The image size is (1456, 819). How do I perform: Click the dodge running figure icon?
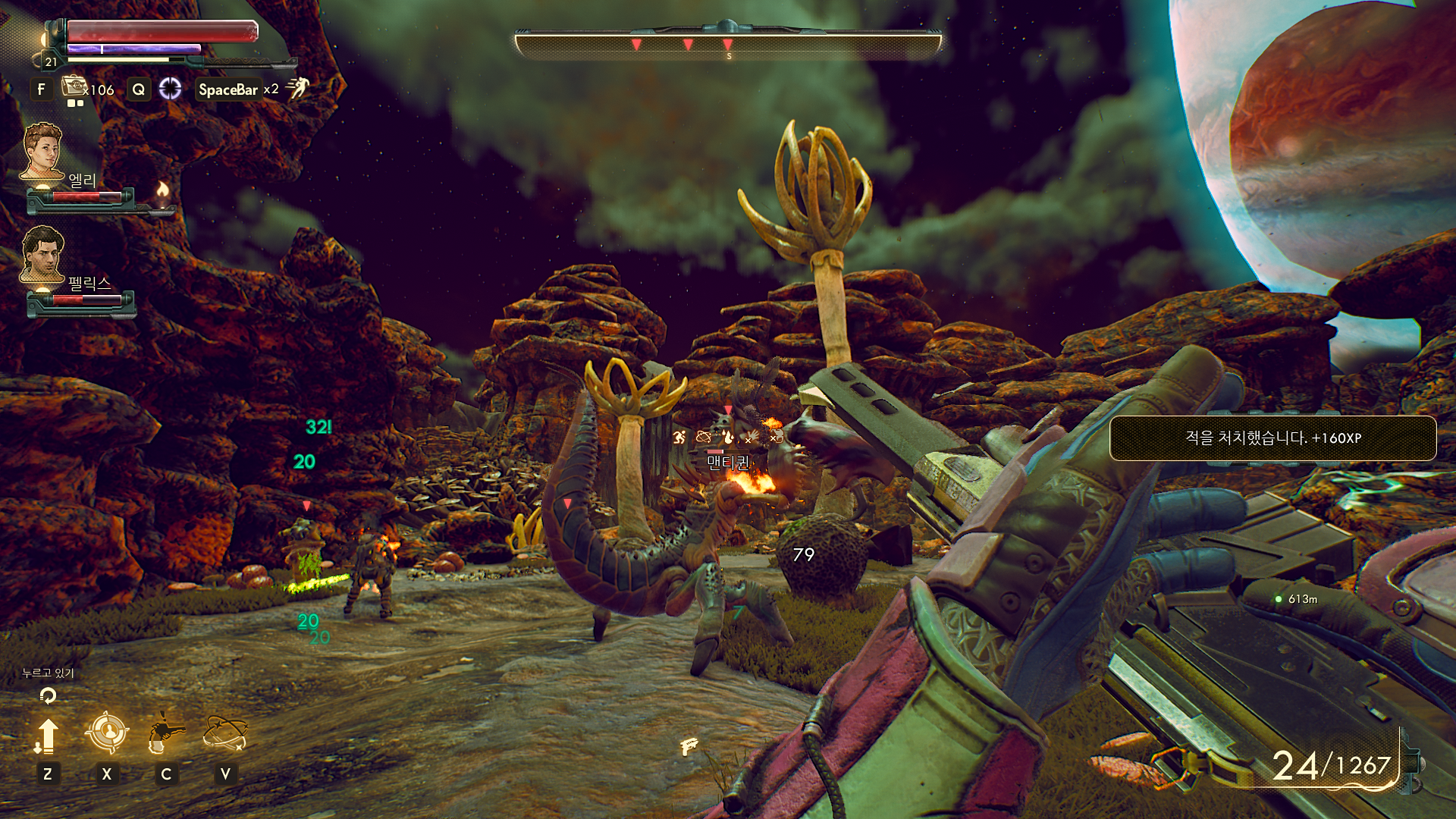tap(298, 88)
